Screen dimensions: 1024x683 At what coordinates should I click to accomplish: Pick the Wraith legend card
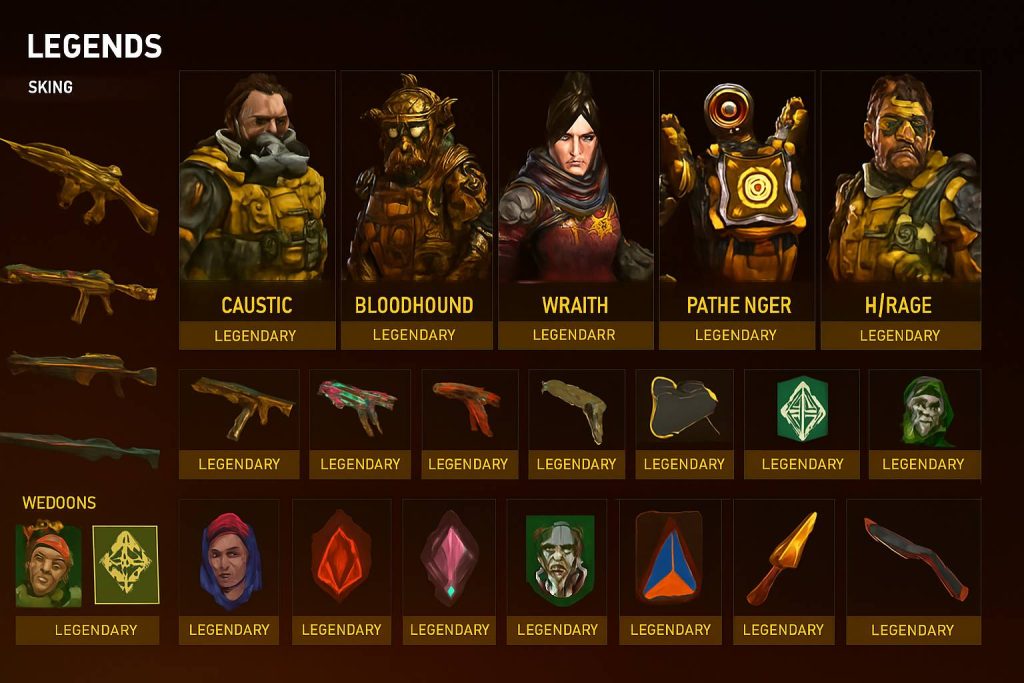575,210
